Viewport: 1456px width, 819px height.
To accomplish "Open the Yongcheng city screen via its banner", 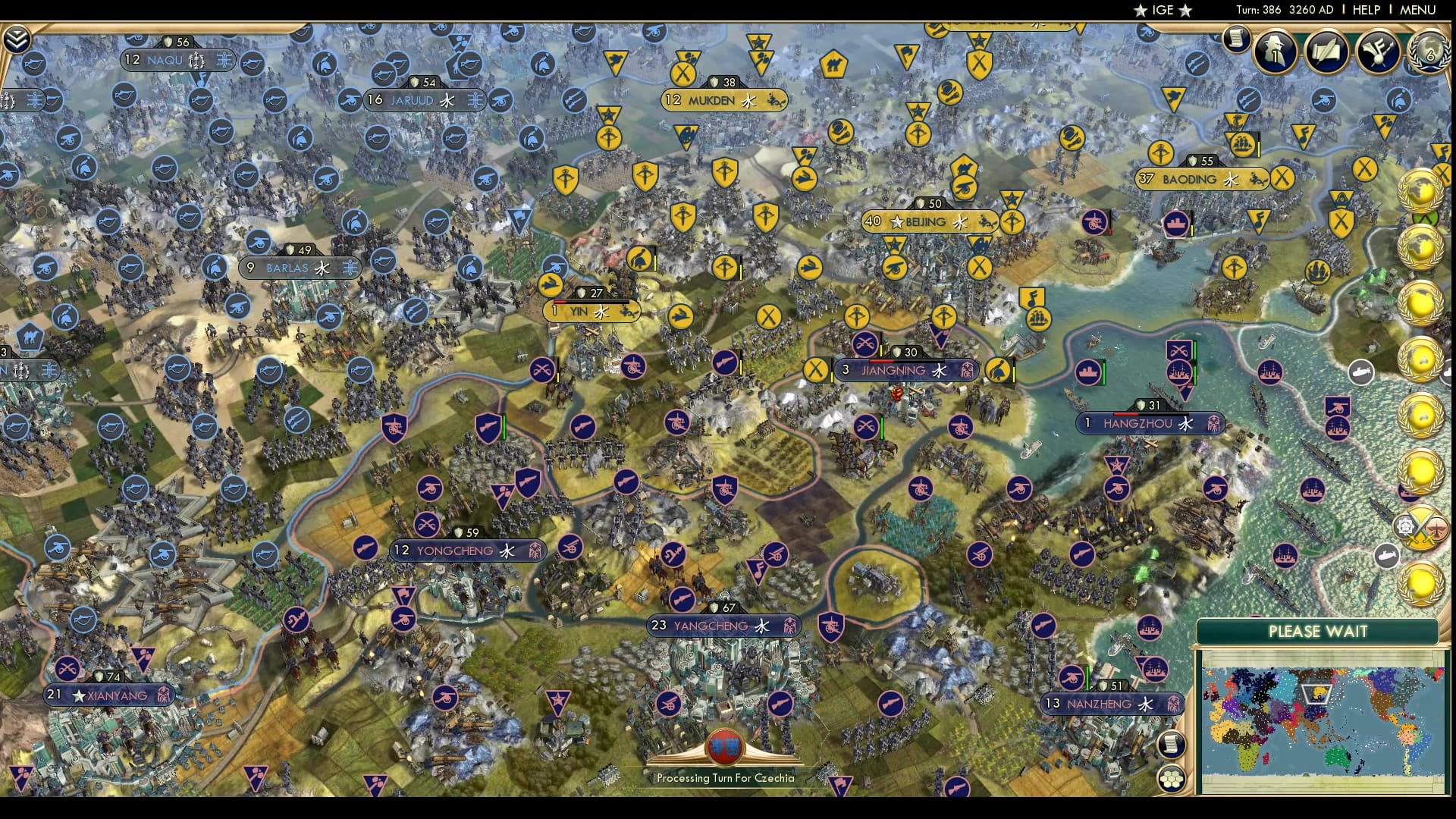I will pos(466,551).
